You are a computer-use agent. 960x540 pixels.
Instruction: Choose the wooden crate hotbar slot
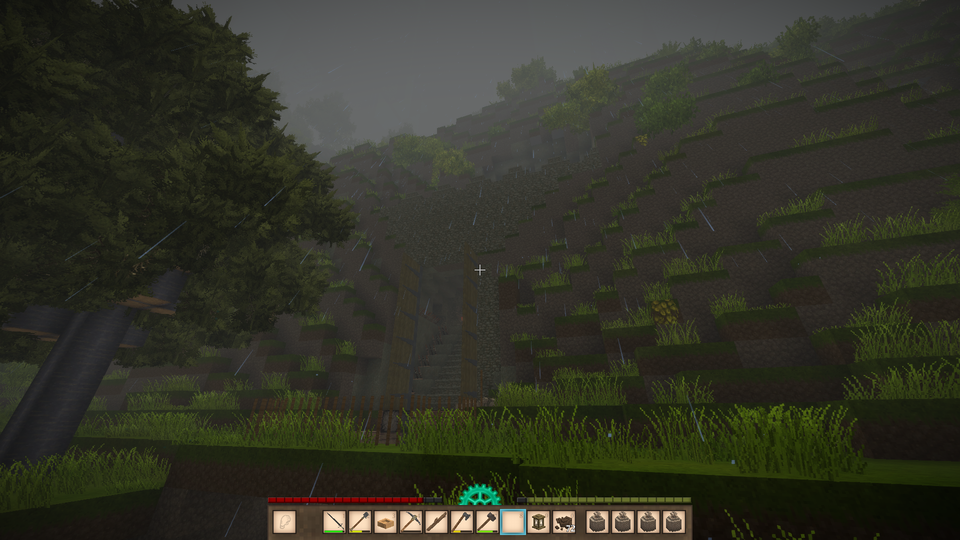[385, 521]
